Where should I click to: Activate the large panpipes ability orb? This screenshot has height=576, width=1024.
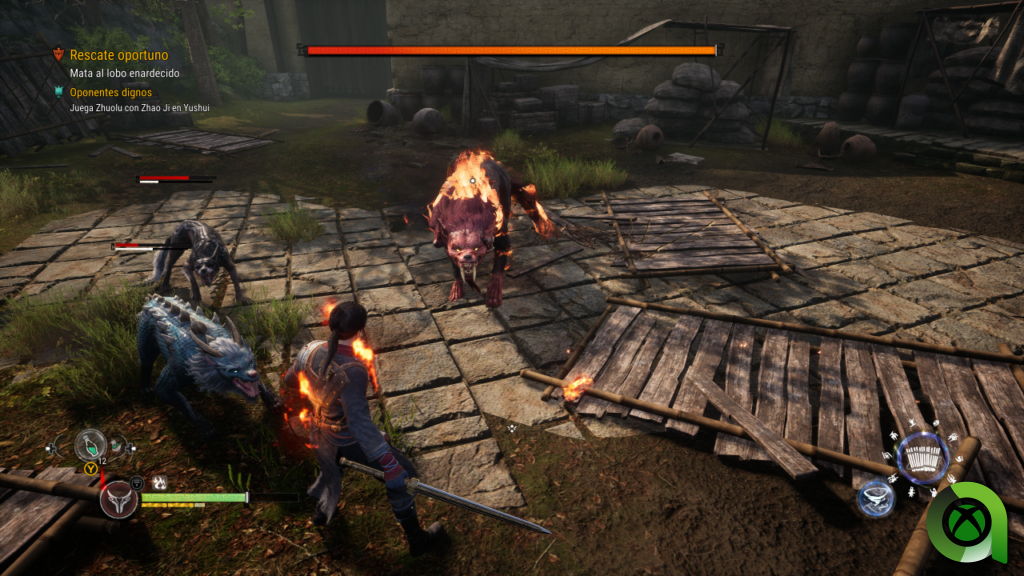[922, 458]
